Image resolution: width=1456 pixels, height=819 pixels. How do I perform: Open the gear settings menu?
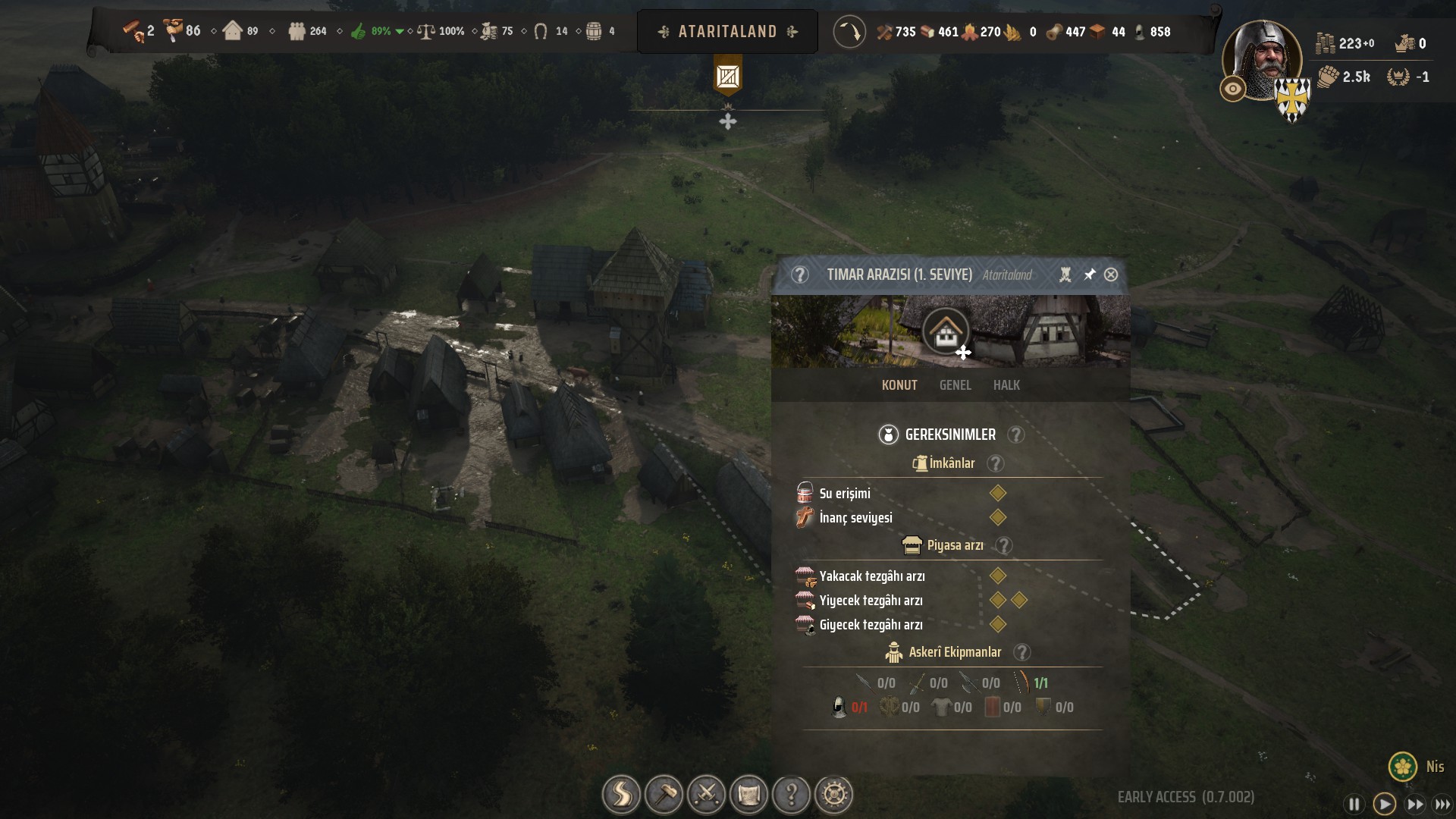[834, 795]
